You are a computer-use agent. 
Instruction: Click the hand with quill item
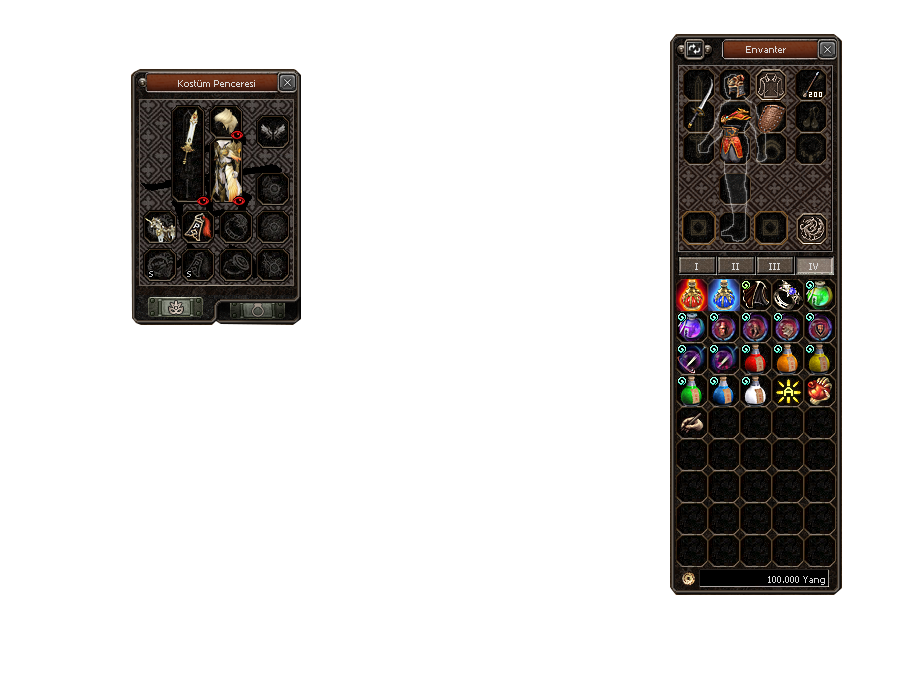(692, 424)
